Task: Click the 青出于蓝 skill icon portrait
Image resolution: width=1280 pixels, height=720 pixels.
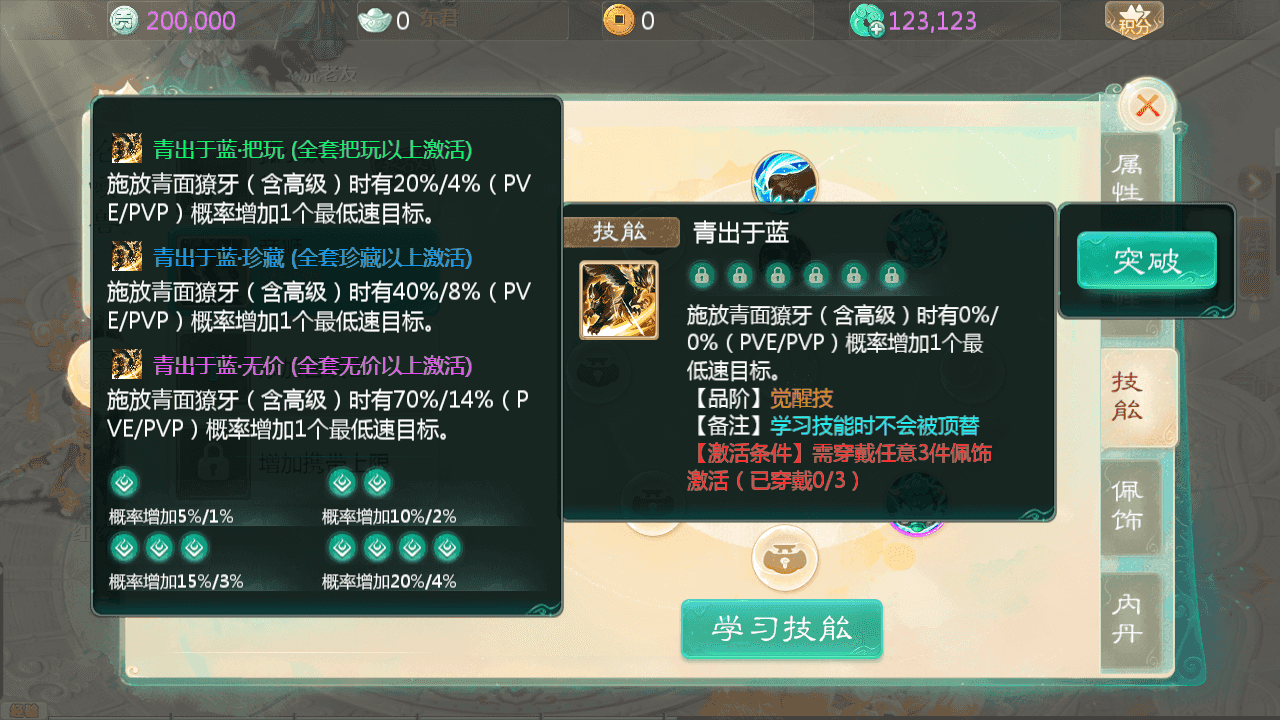Action: (x=618, y=299)
